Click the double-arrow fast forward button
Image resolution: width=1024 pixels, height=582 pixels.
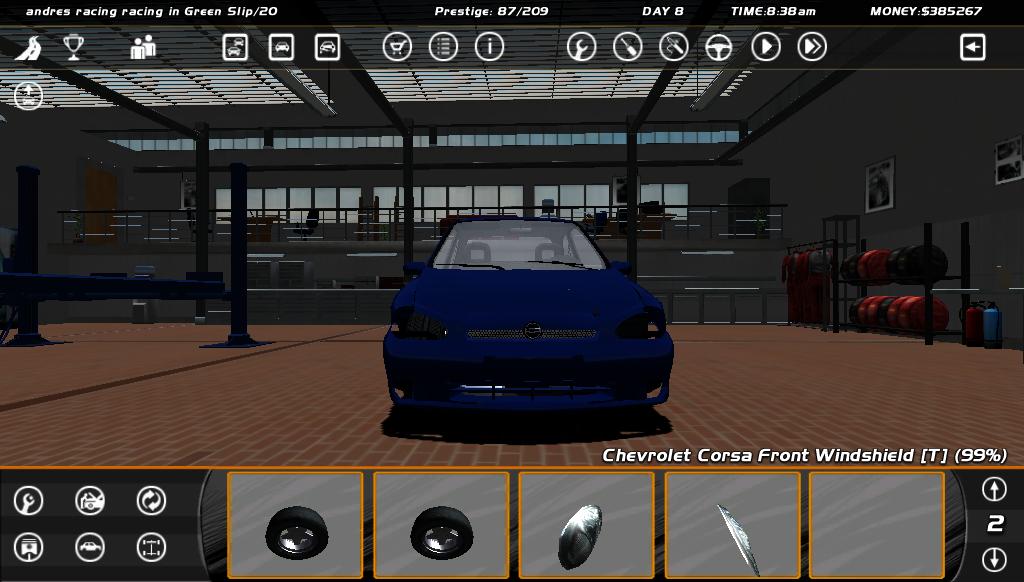(812, 47)
